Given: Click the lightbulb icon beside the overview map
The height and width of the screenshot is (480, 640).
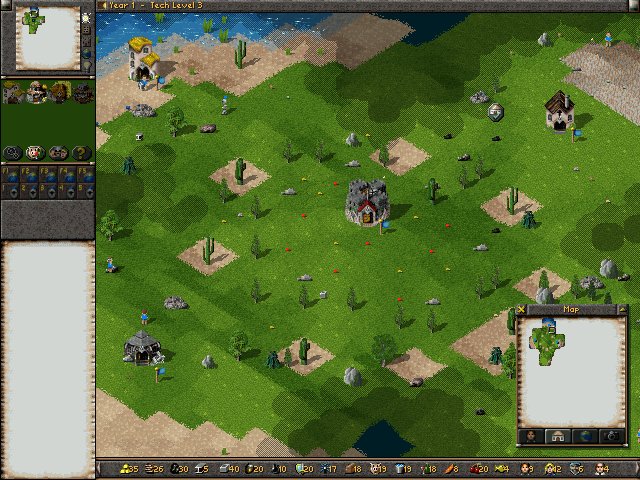Looking at the screenshot, I should [88, 66].
